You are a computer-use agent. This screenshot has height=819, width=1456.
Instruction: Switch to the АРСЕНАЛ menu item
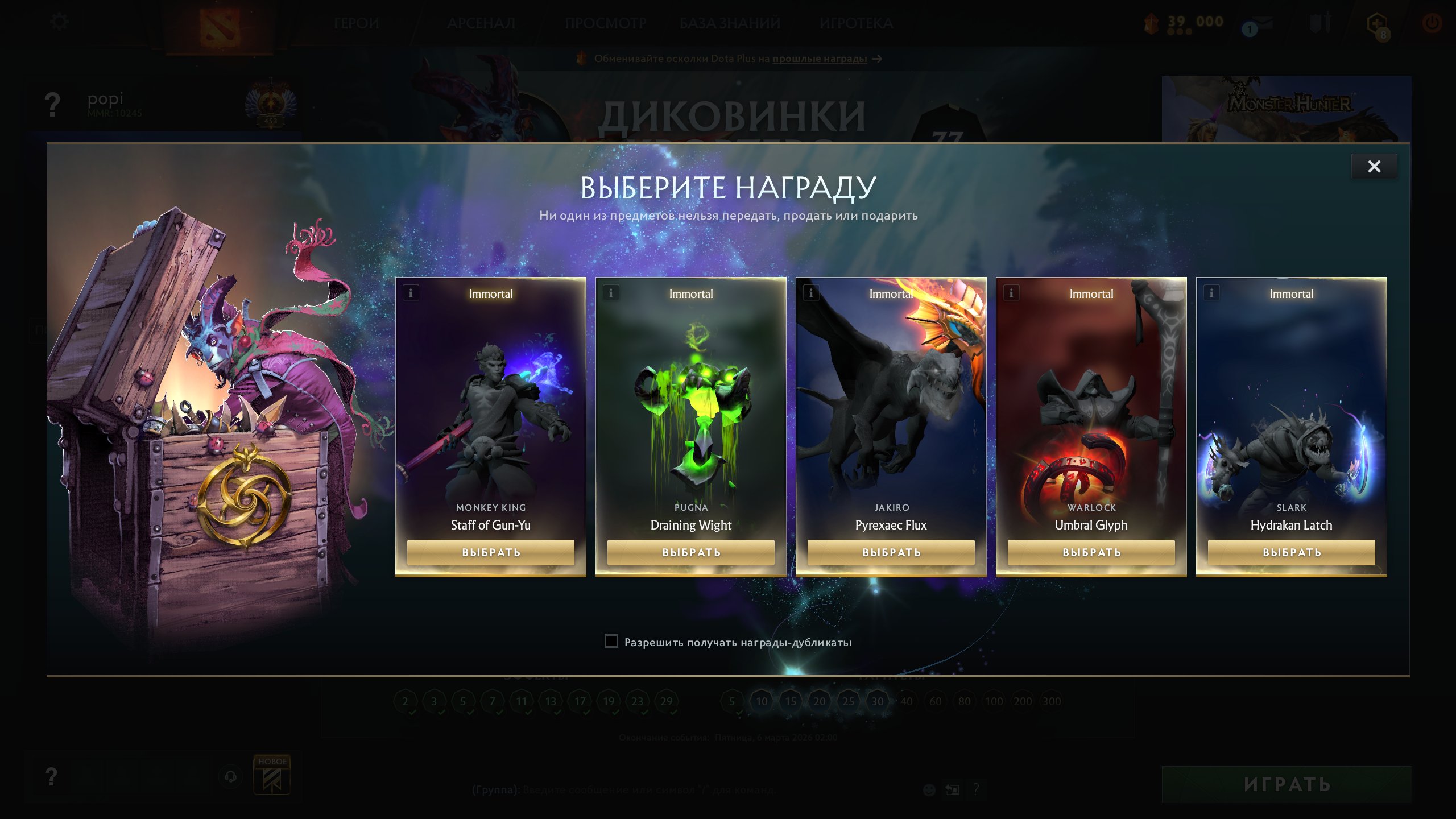click(x=481, y=24)
